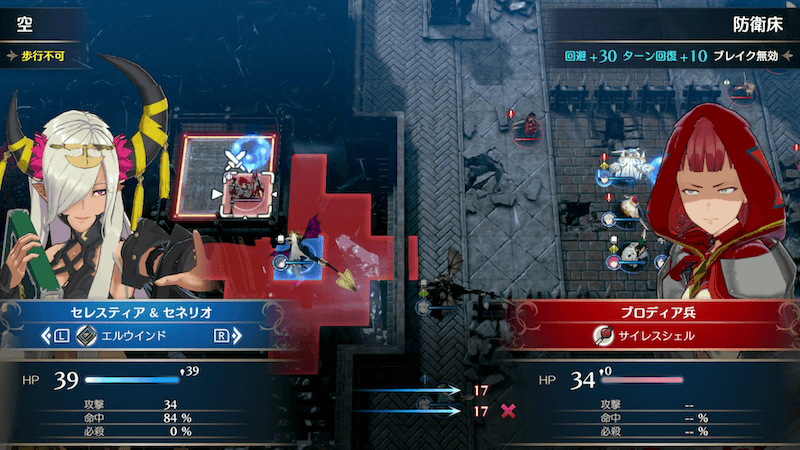This screenshot has width=800, height=450.
Task: Open the 防衛床 terrain info panel
Action: point(750,19)
